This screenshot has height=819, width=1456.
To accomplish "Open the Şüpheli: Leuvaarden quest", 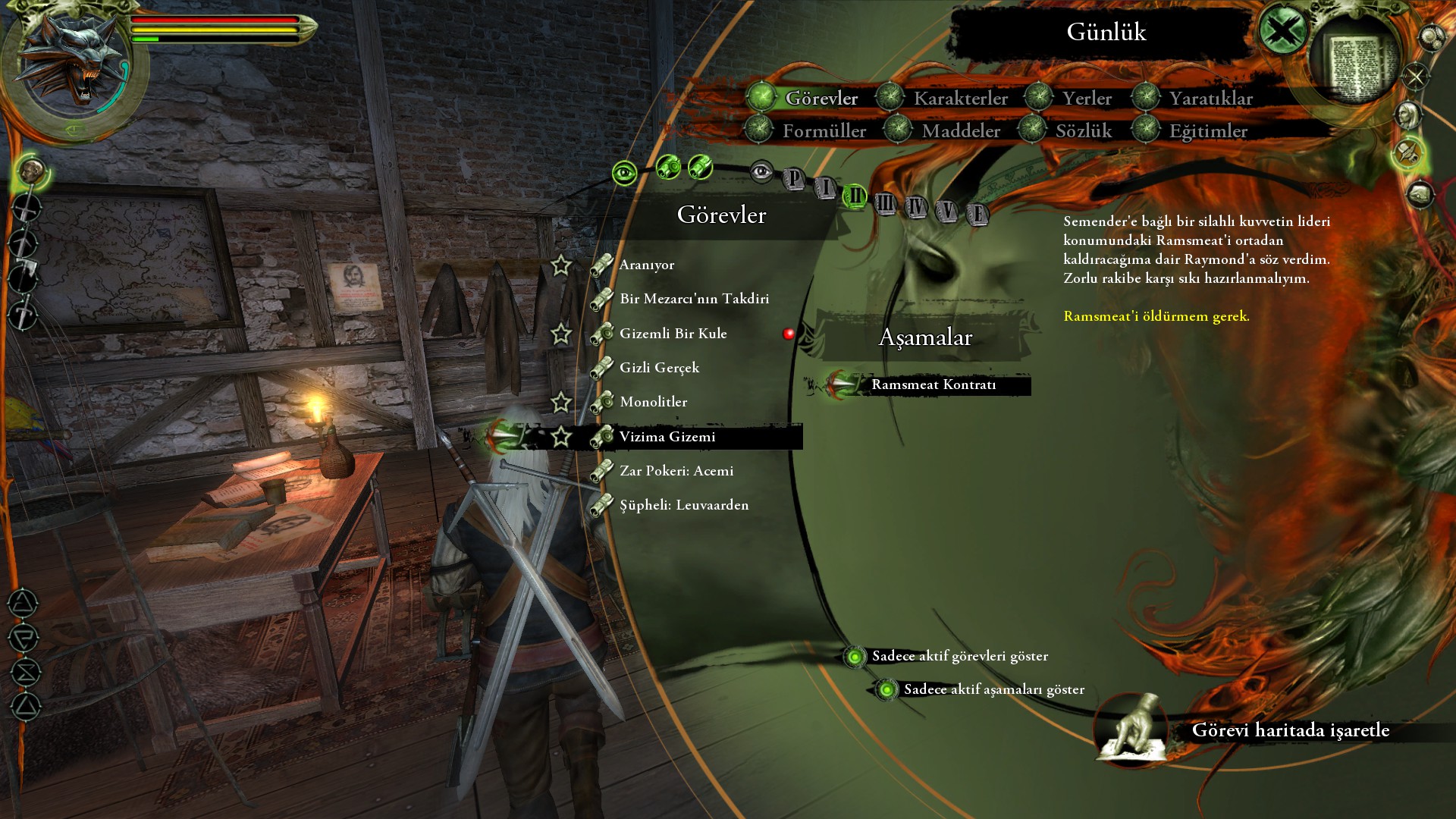I will pyautogui.click(x=683, y=505).
